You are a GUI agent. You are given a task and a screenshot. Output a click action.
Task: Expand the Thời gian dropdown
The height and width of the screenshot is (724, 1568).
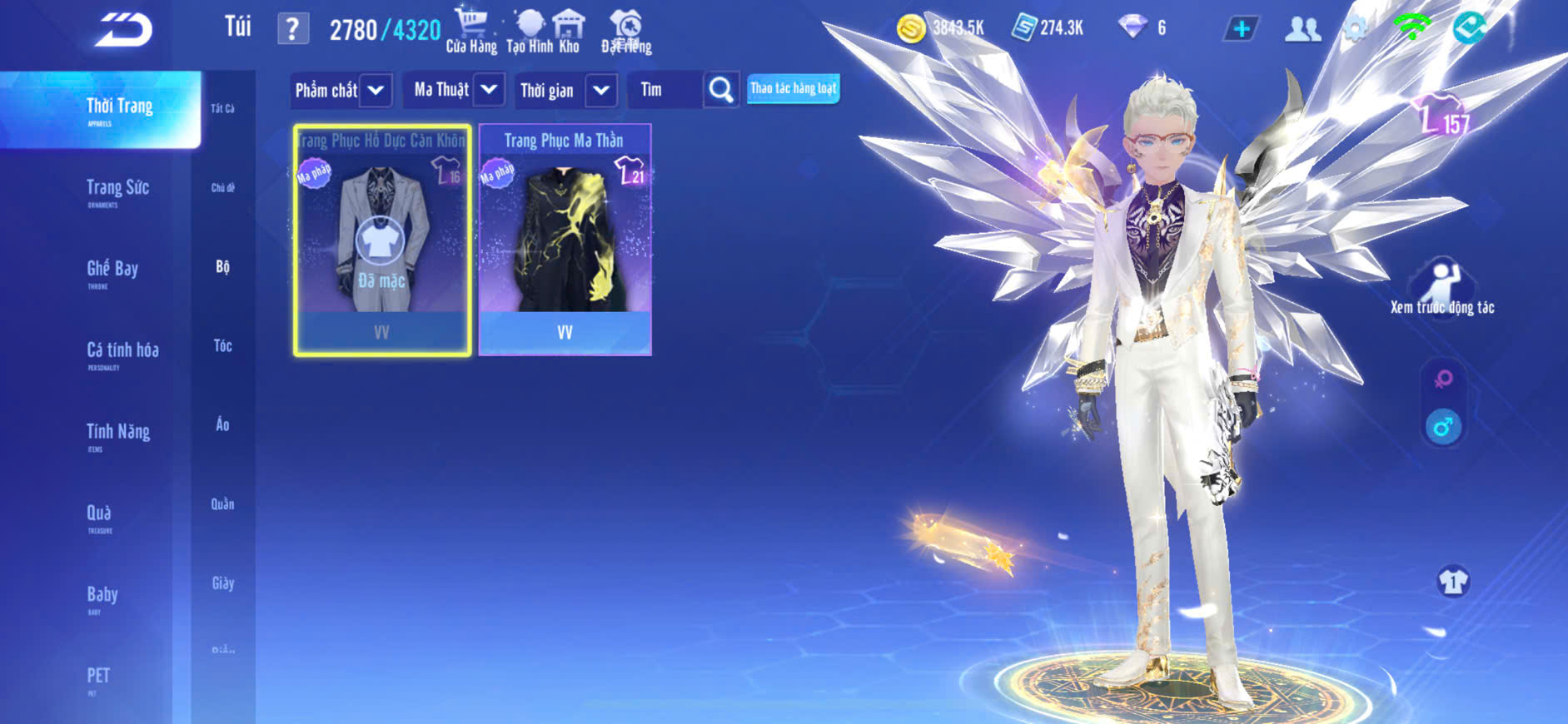click(601, 90)
